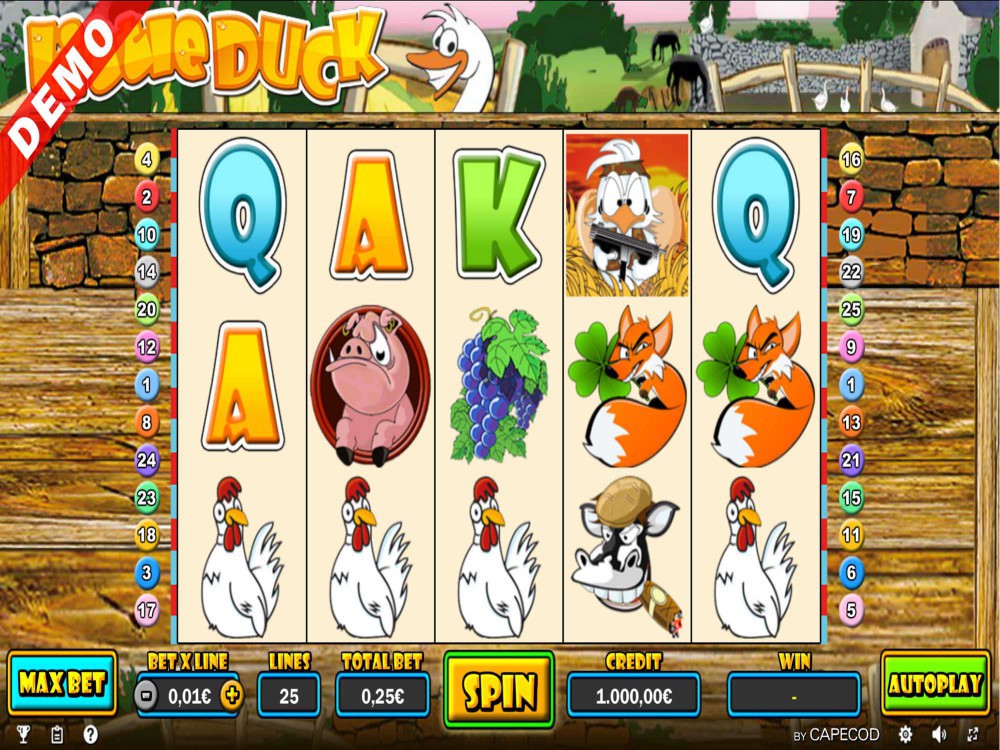Screen dimensions: 1000x750
Task: Open the trophy icon menu
Action: [x=24, y=735]
